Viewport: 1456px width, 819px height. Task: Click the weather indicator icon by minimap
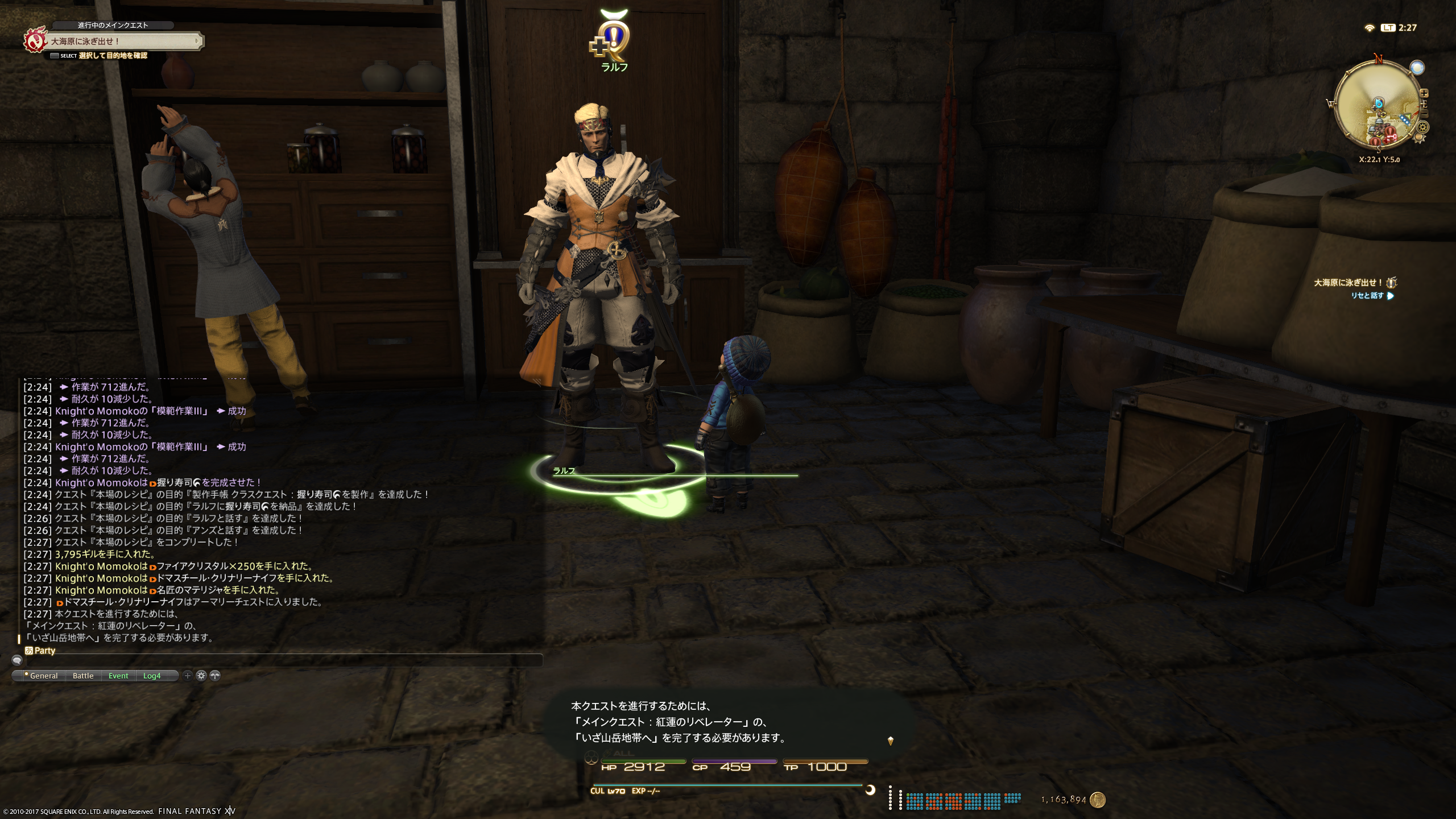(x=1417, y=68)
